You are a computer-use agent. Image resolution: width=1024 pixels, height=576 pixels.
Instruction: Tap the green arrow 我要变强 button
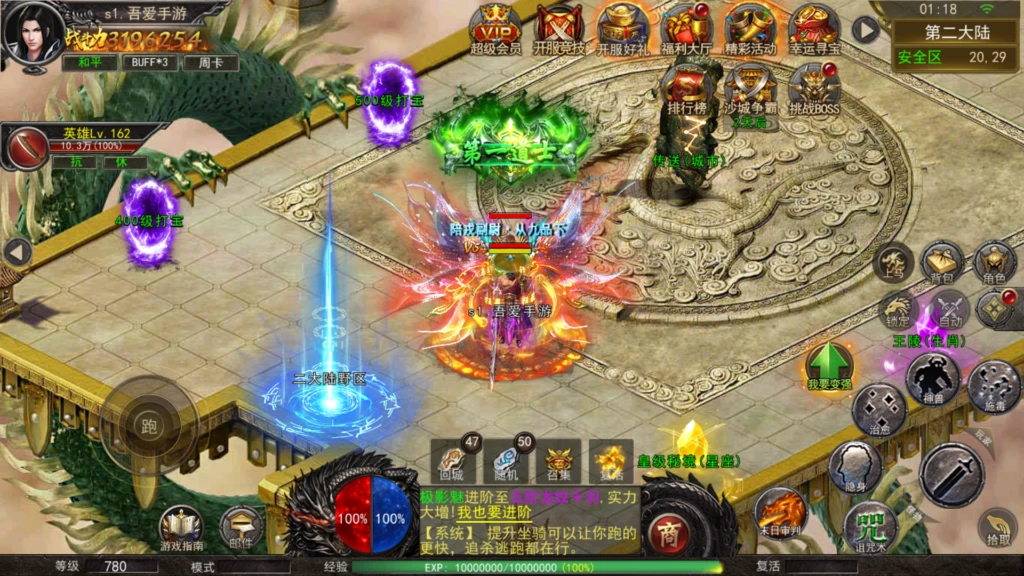point(829,366)
